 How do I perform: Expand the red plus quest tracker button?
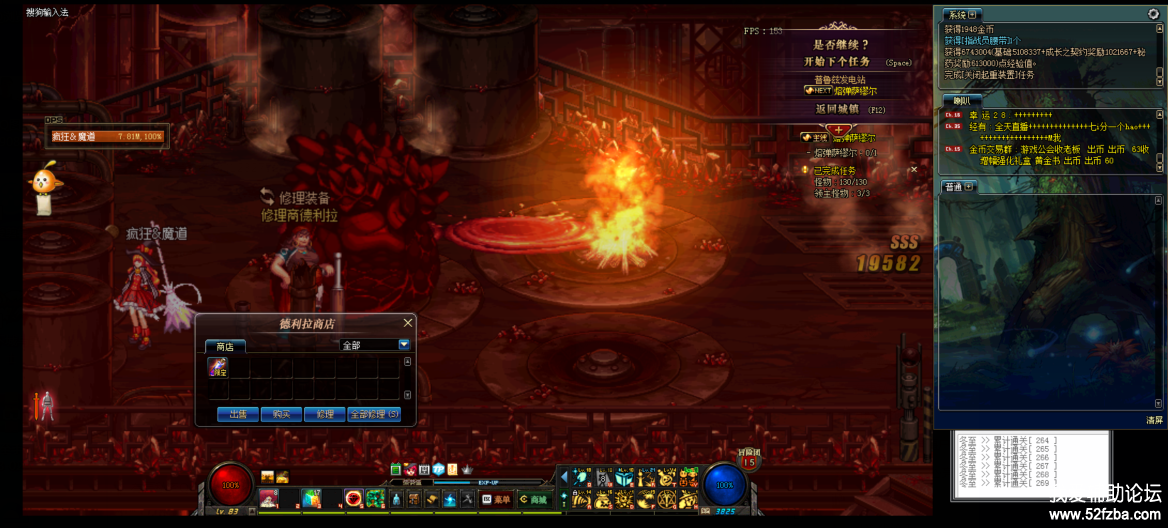(x=838, y=130)
